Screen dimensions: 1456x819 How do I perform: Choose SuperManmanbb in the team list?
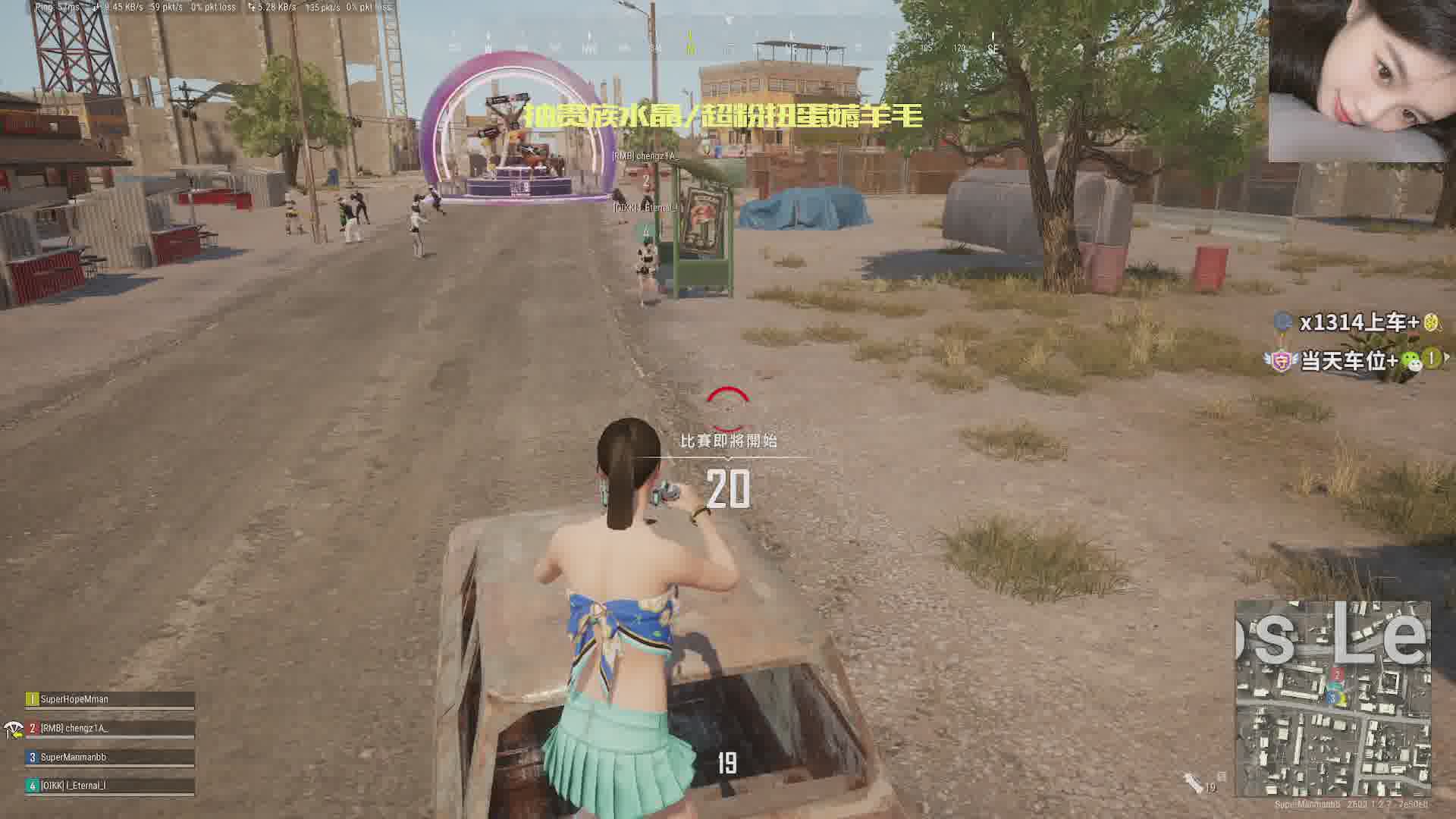coord(110,757)
